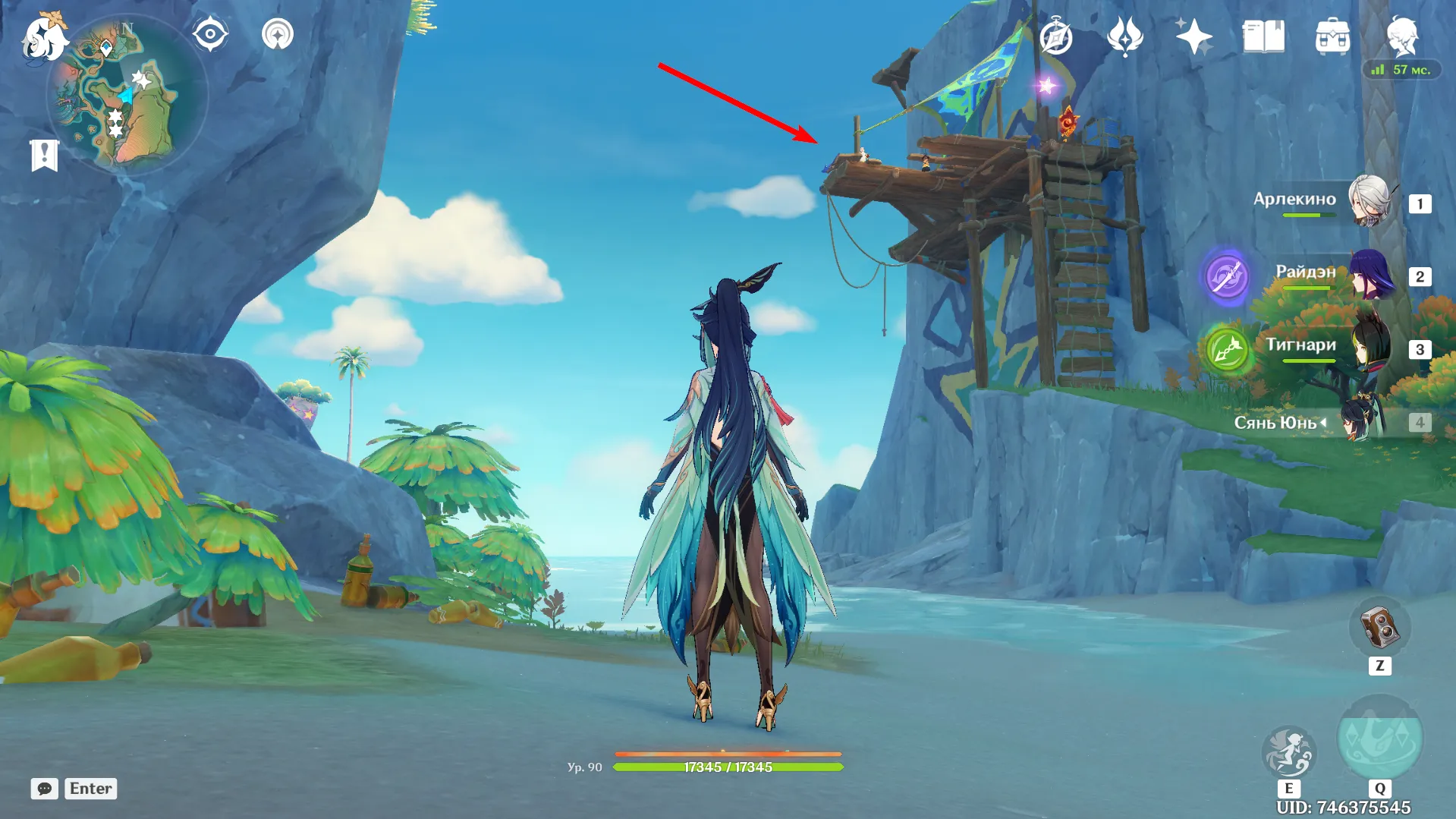
Task: Open the inventory backpack icon
Action: tap(1332, 36)
